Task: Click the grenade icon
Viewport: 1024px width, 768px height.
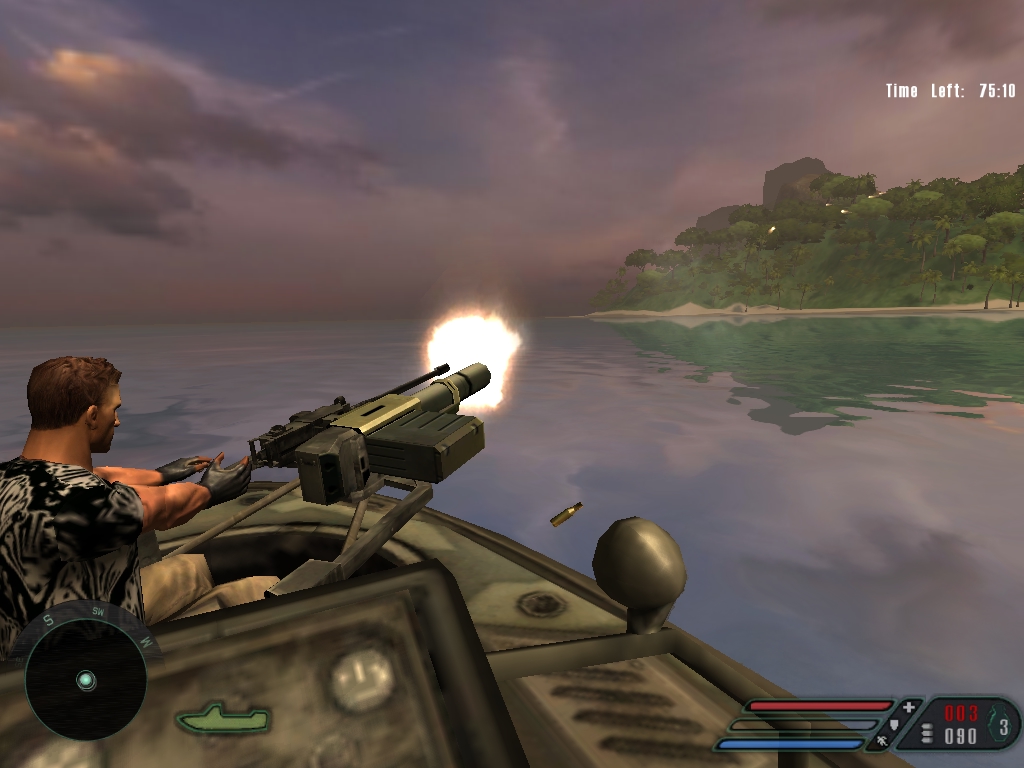Action: point(1001,722)
